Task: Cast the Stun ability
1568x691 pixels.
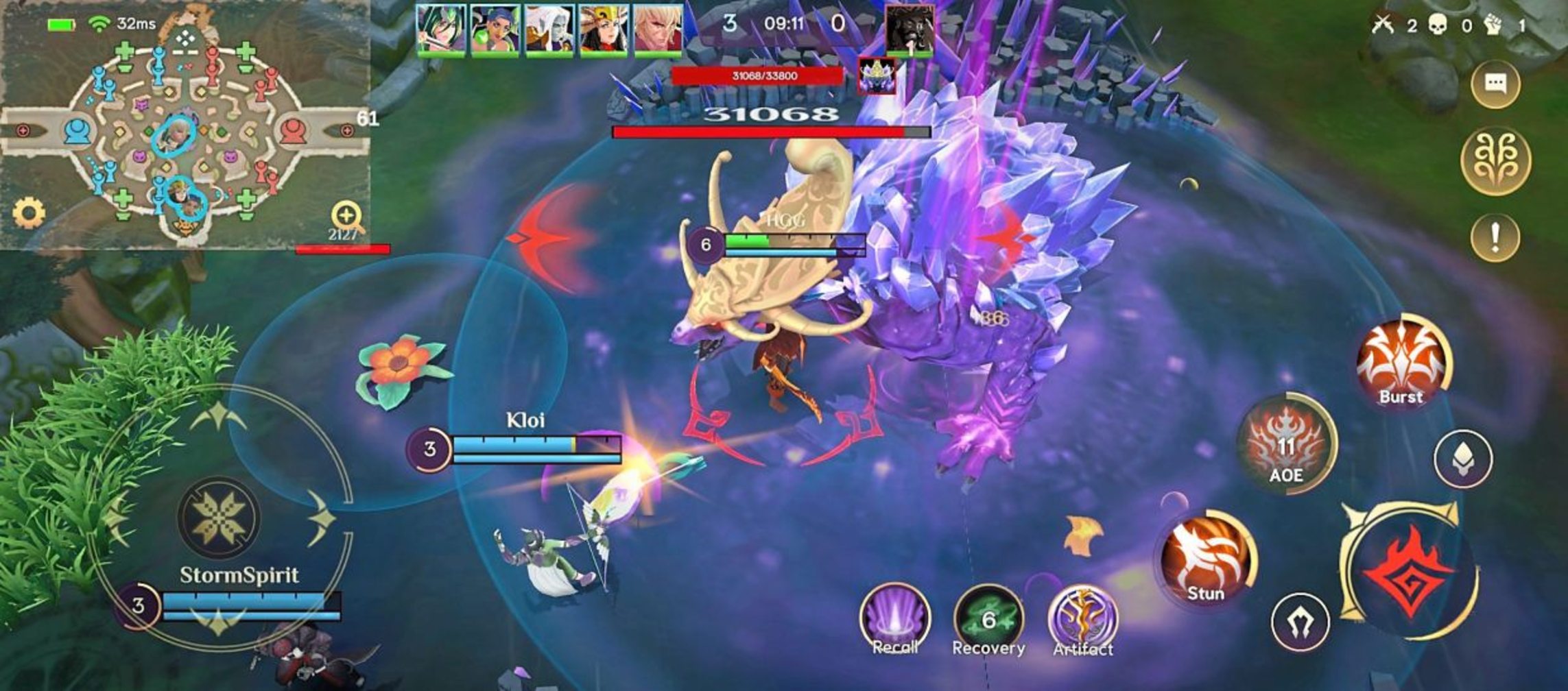Action: click(x=1207, y=559)
